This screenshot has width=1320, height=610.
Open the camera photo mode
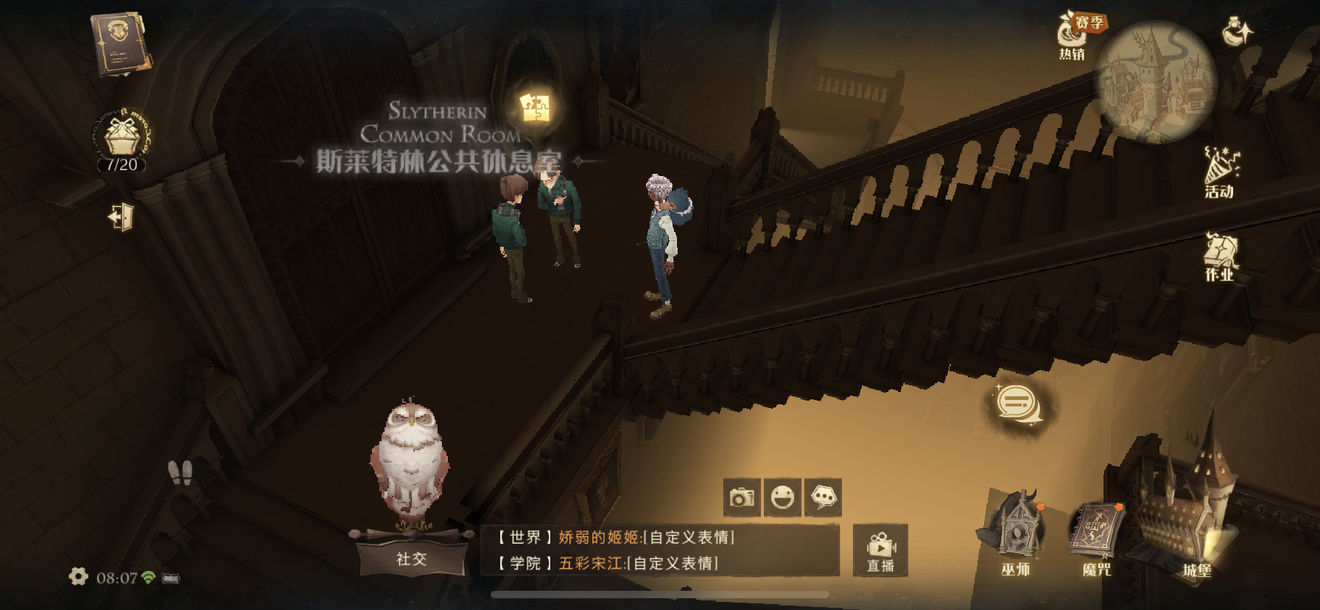(x=742, y=497)
